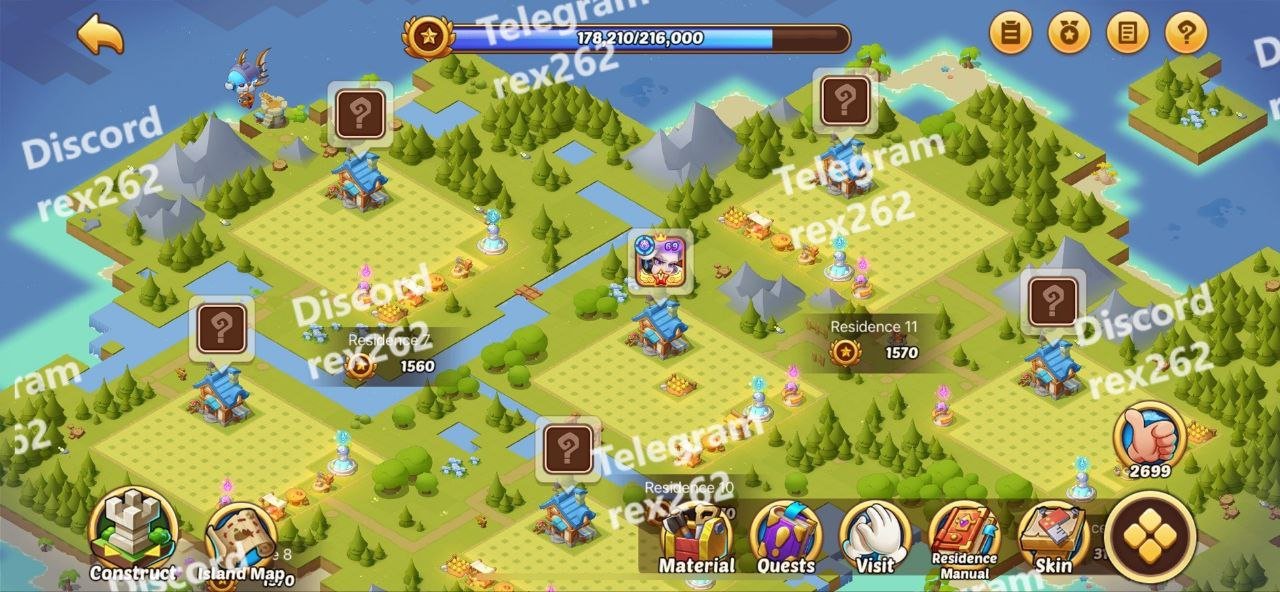Open the Skin menu

pyautogui.click(x=1053, y=538)
